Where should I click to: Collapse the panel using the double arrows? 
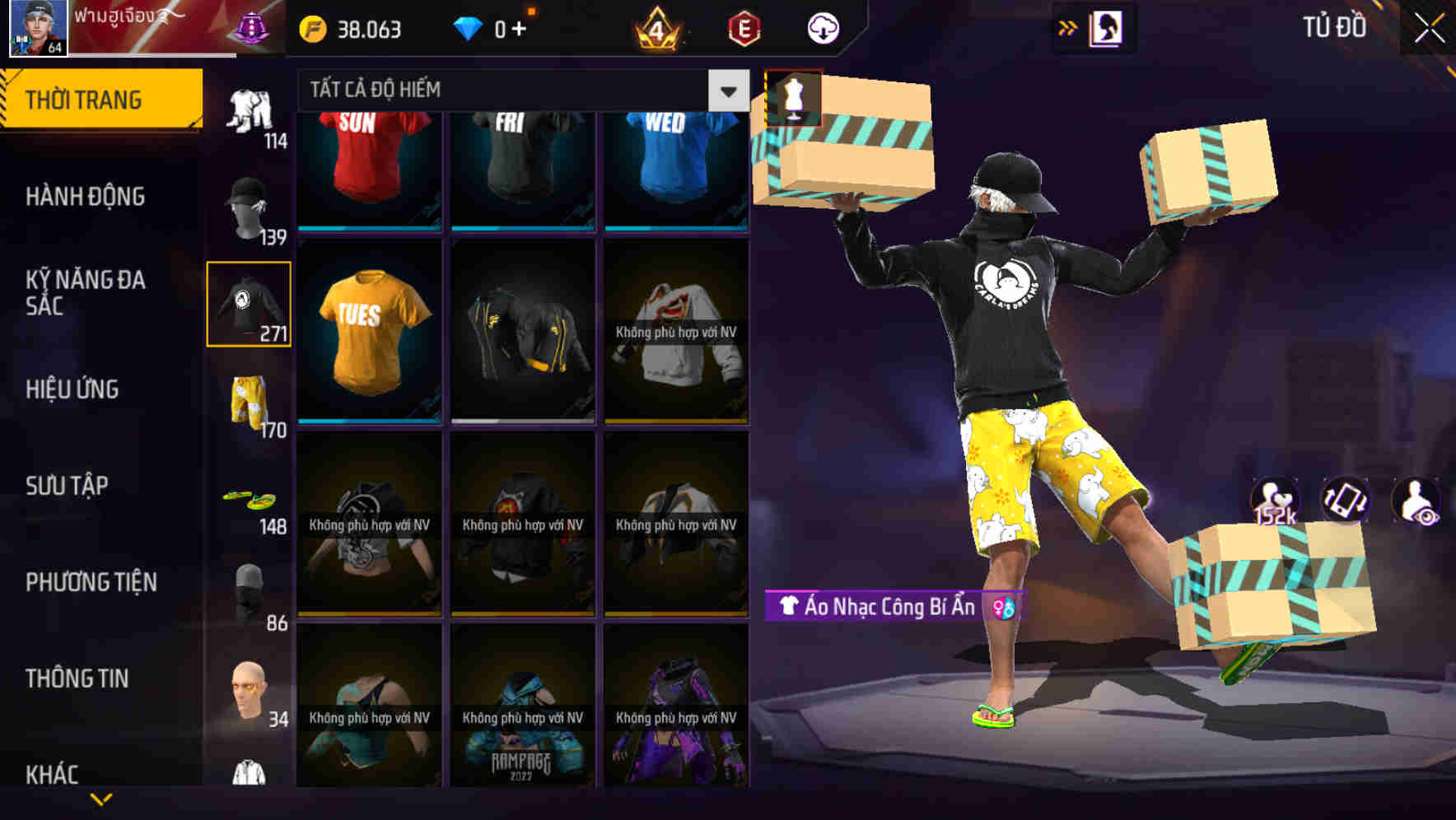point(1066,27)
